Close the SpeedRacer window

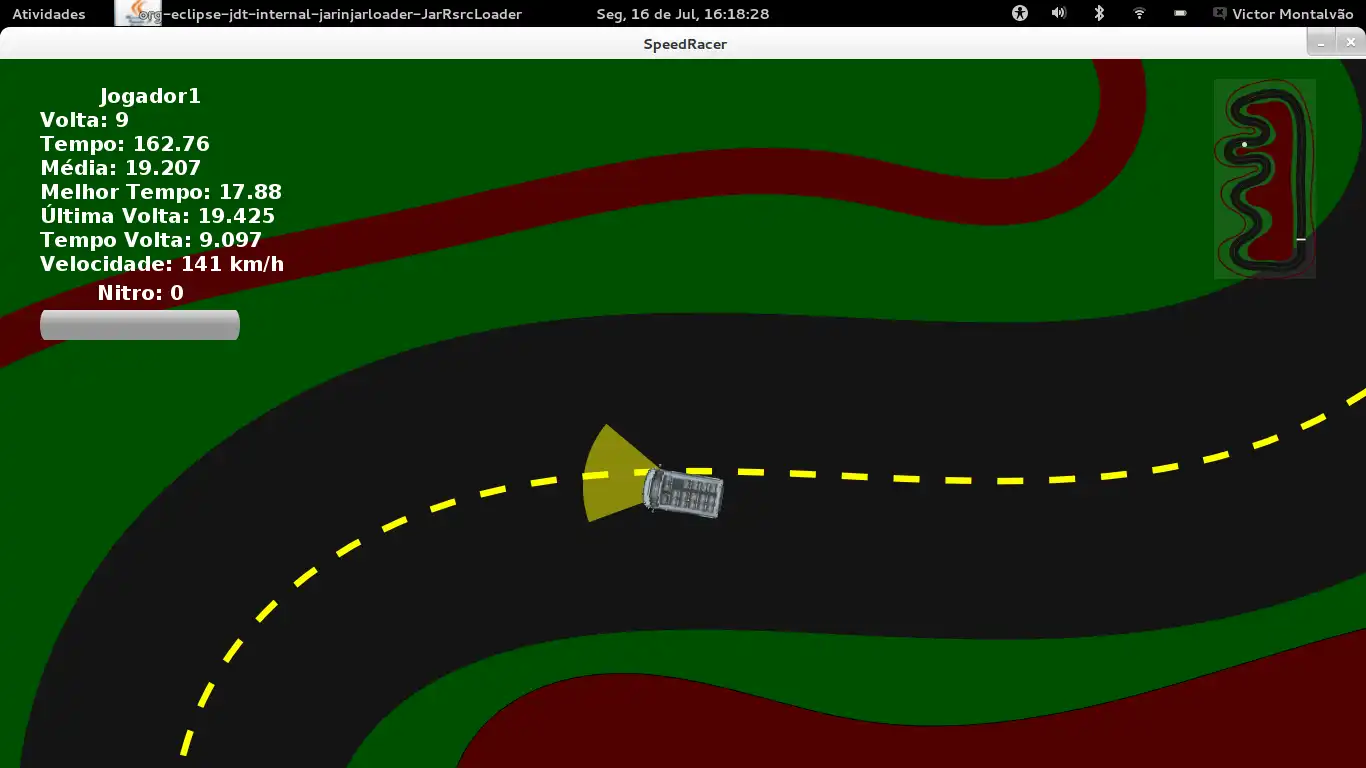point(1351,43)
